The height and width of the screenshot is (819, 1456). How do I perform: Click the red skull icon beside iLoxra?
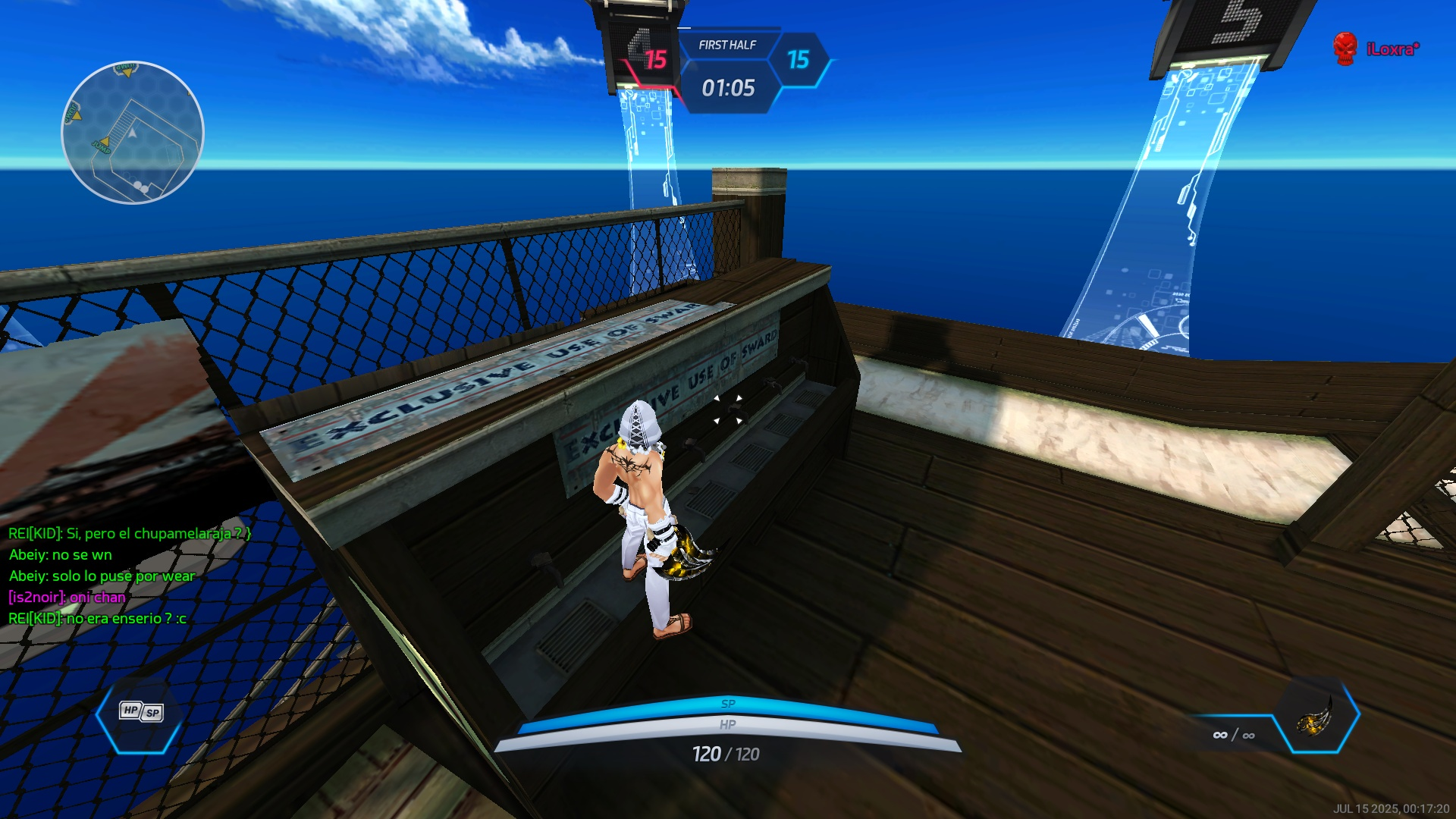1345,49
